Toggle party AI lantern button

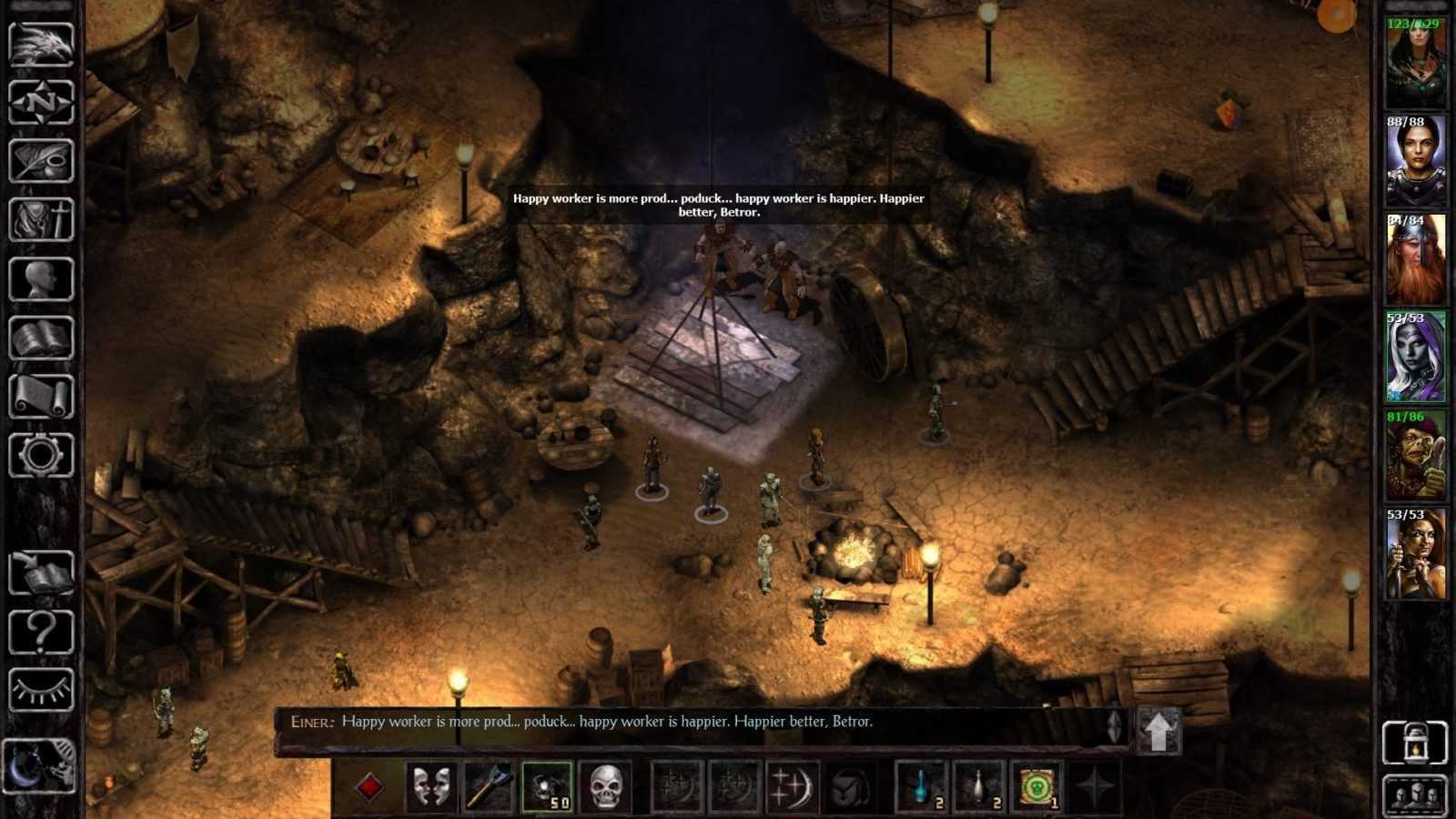coord(1414,743)
